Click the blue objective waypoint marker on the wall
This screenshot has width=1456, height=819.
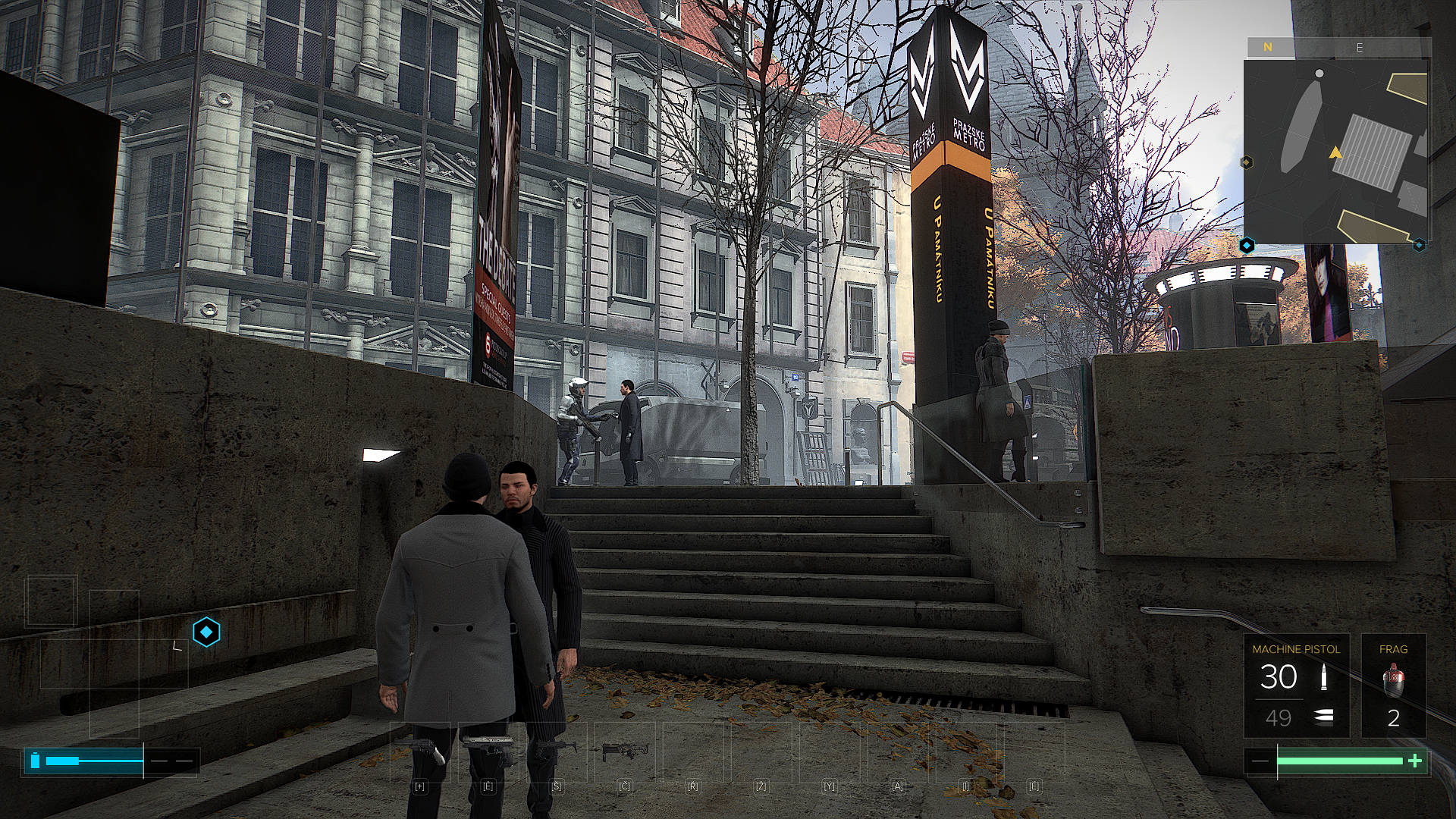tap(206, 632)
